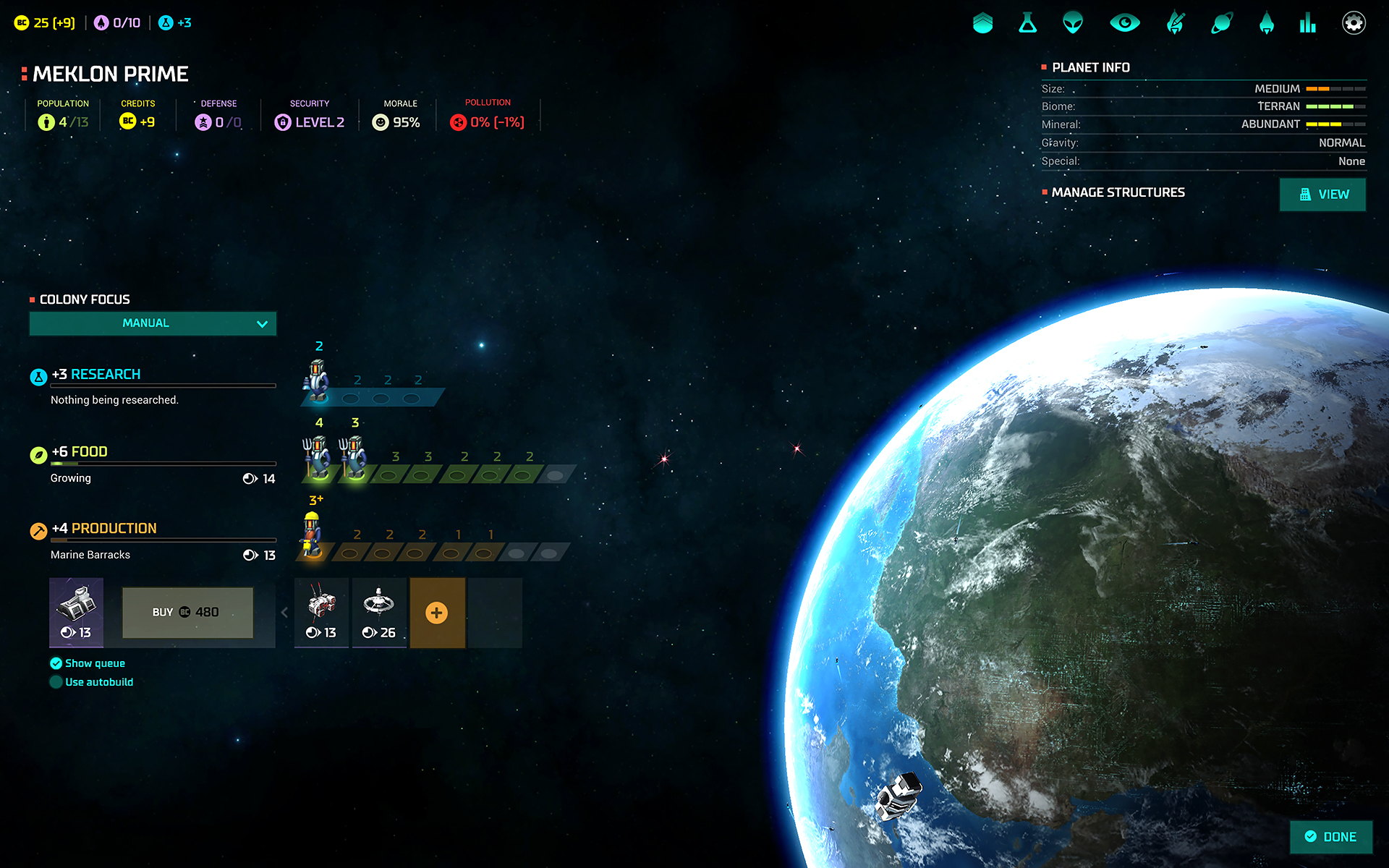Buy the Marine Barracks for 480 credits

[x=187, y=613]
